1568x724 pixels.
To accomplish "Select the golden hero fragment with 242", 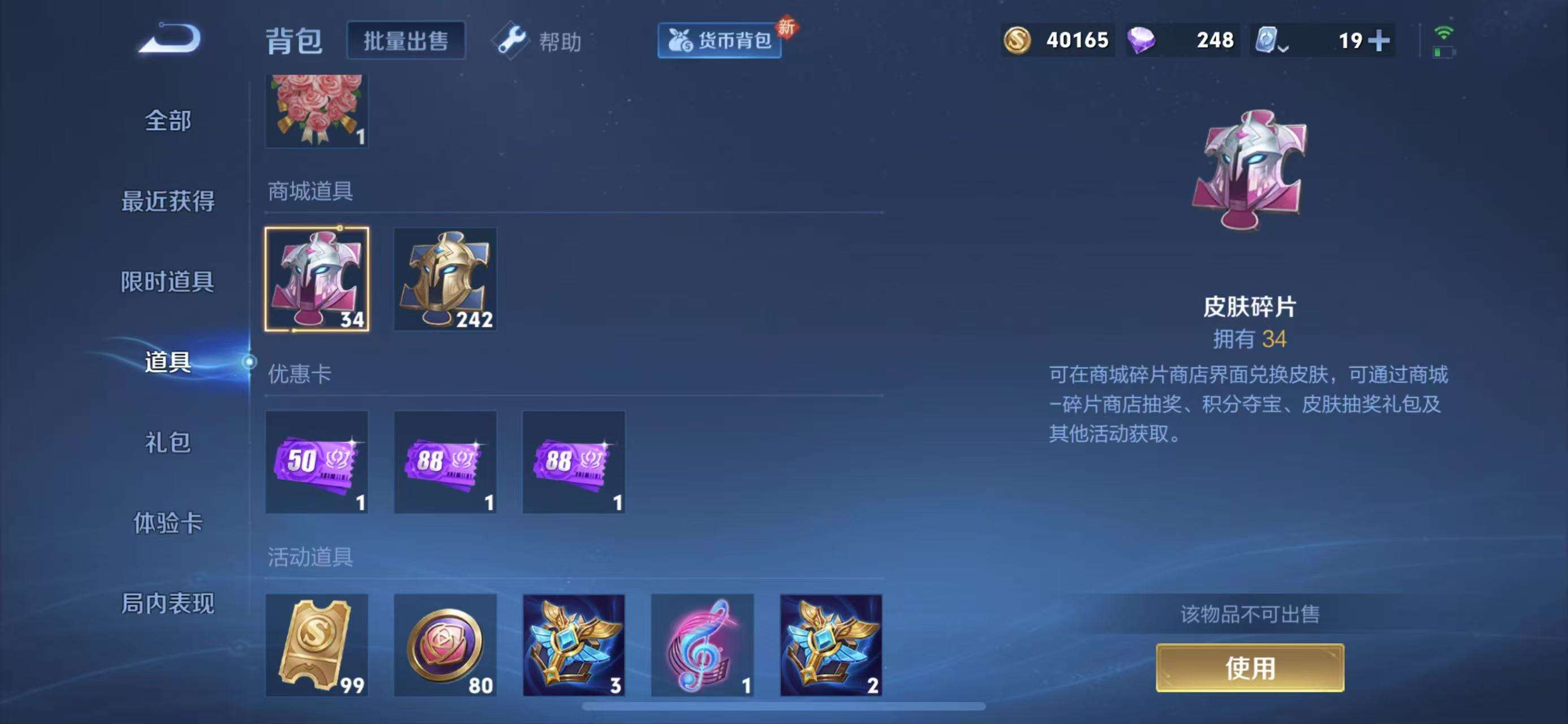I will click(x=445, y=280).
